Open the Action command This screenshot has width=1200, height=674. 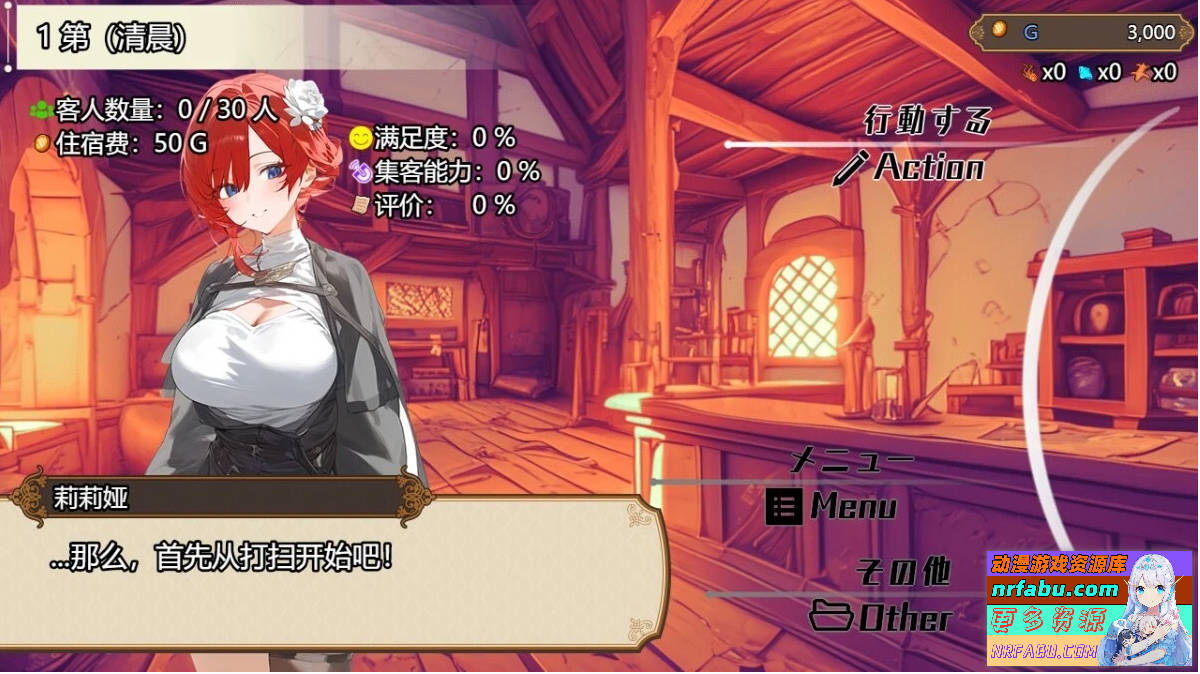click(910, 167)
